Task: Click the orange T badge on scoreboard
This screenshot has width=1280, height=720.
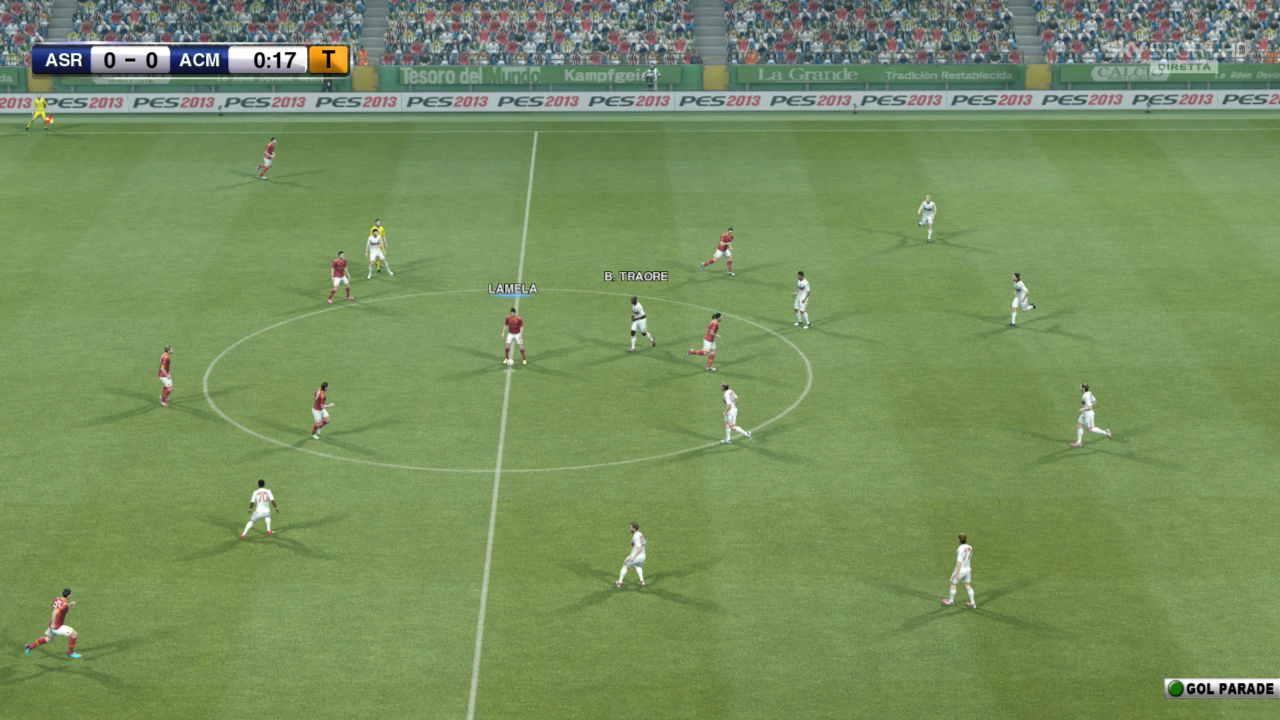Action: [328, 60]
